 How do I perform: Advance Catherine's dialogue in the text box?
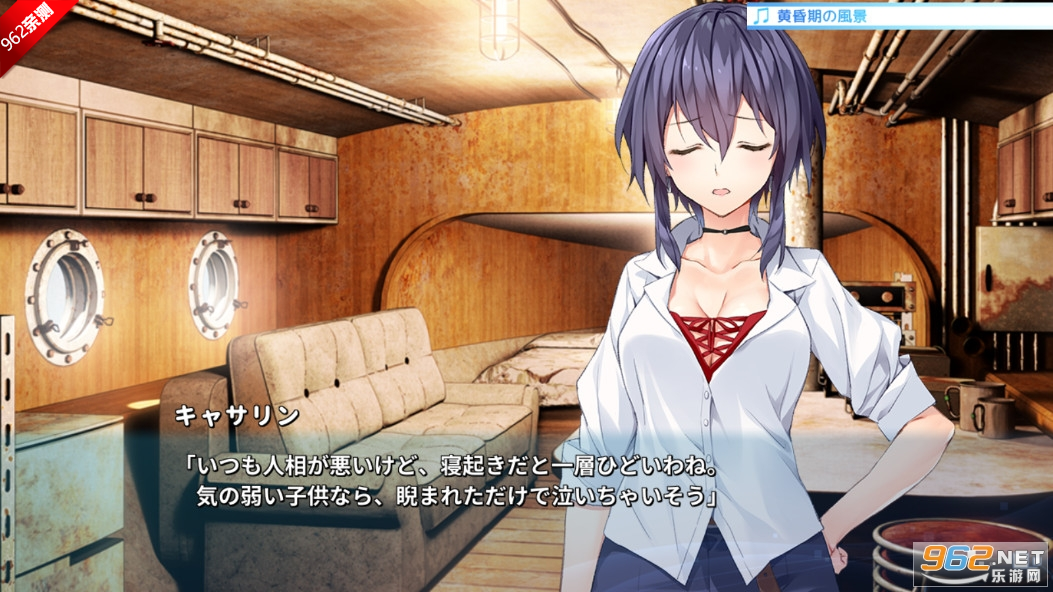tap(450, 481)
